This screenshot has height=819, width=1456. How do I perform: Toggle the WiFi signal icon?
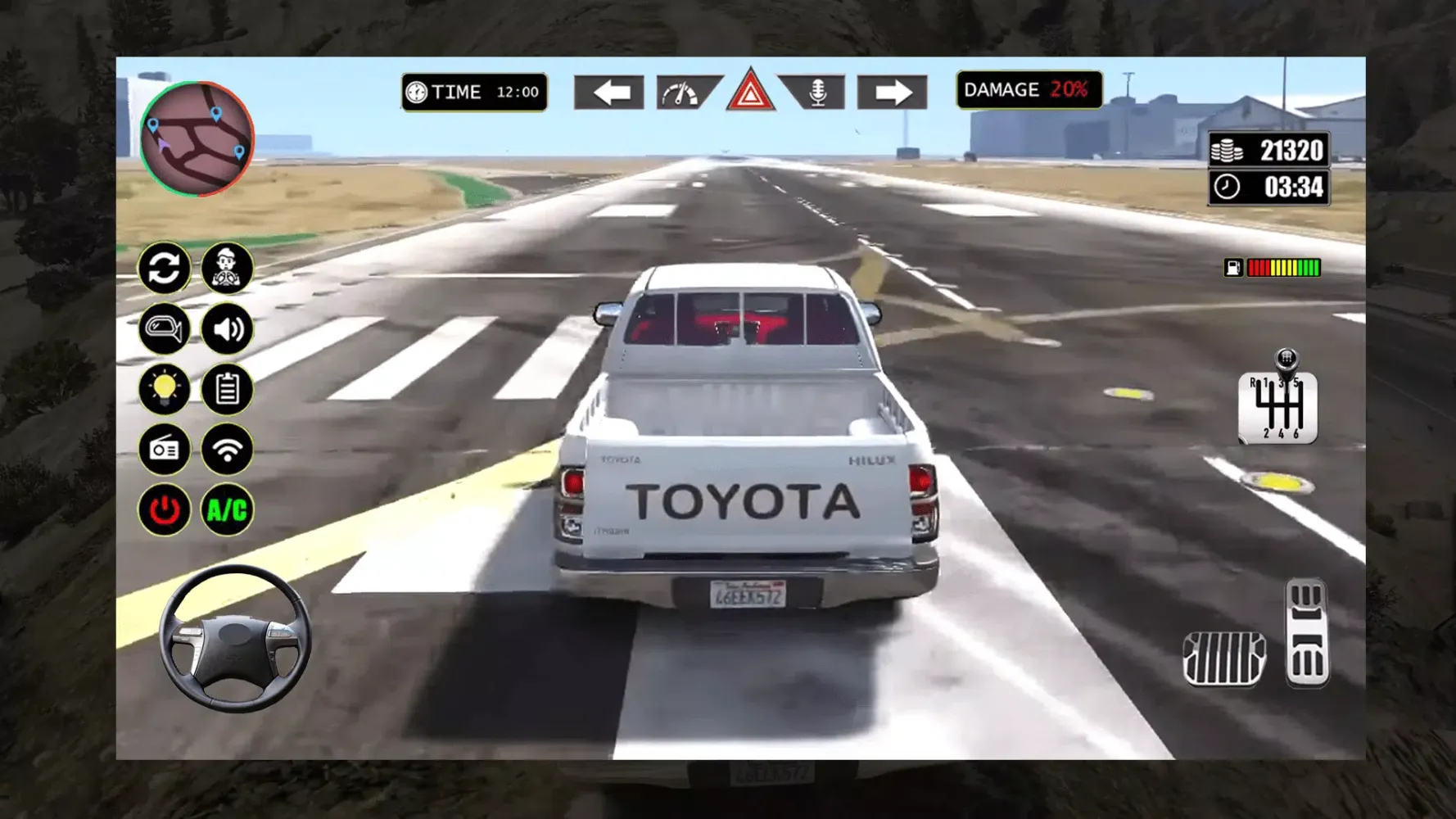[x=228, y=449]
